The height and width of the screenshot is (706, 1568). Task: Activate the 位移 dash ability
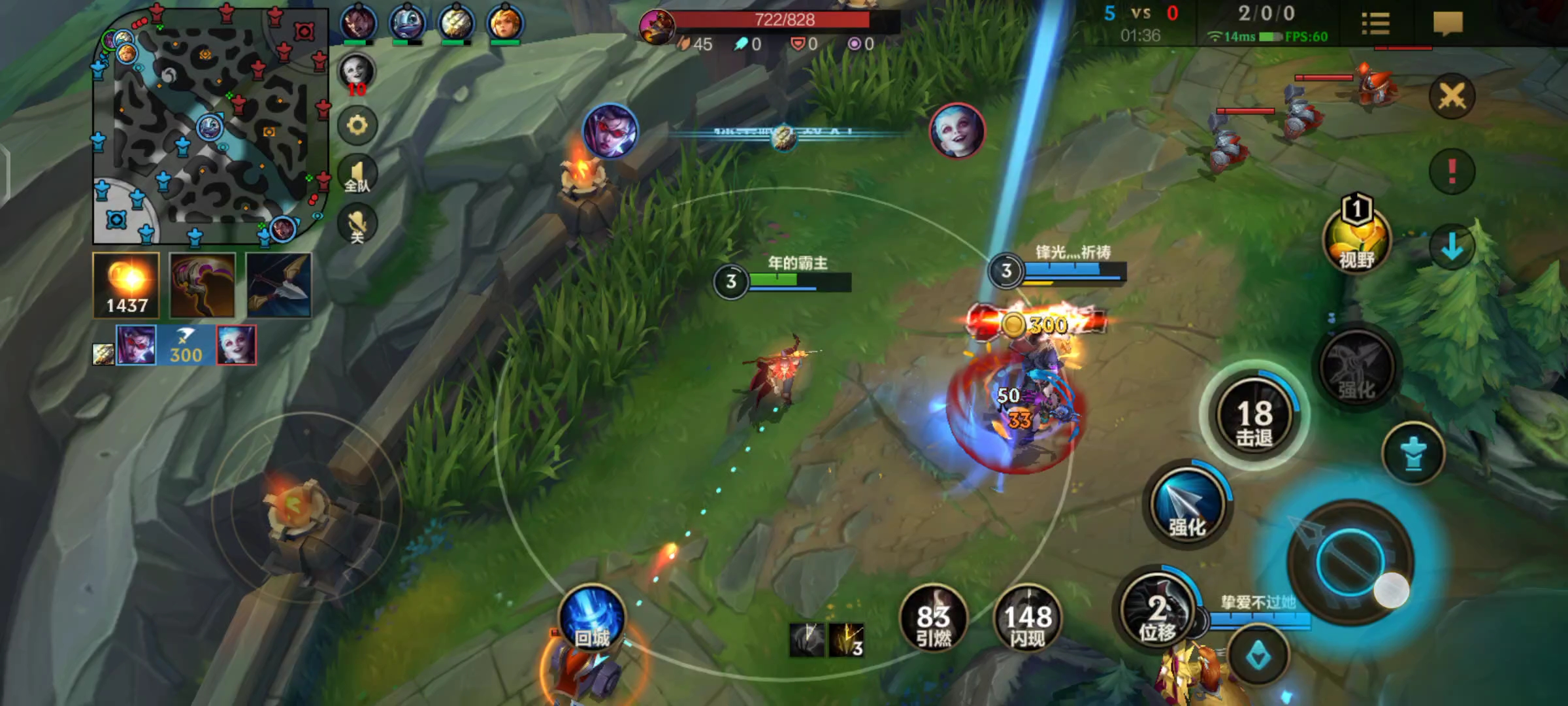(x=1158, y=612)
